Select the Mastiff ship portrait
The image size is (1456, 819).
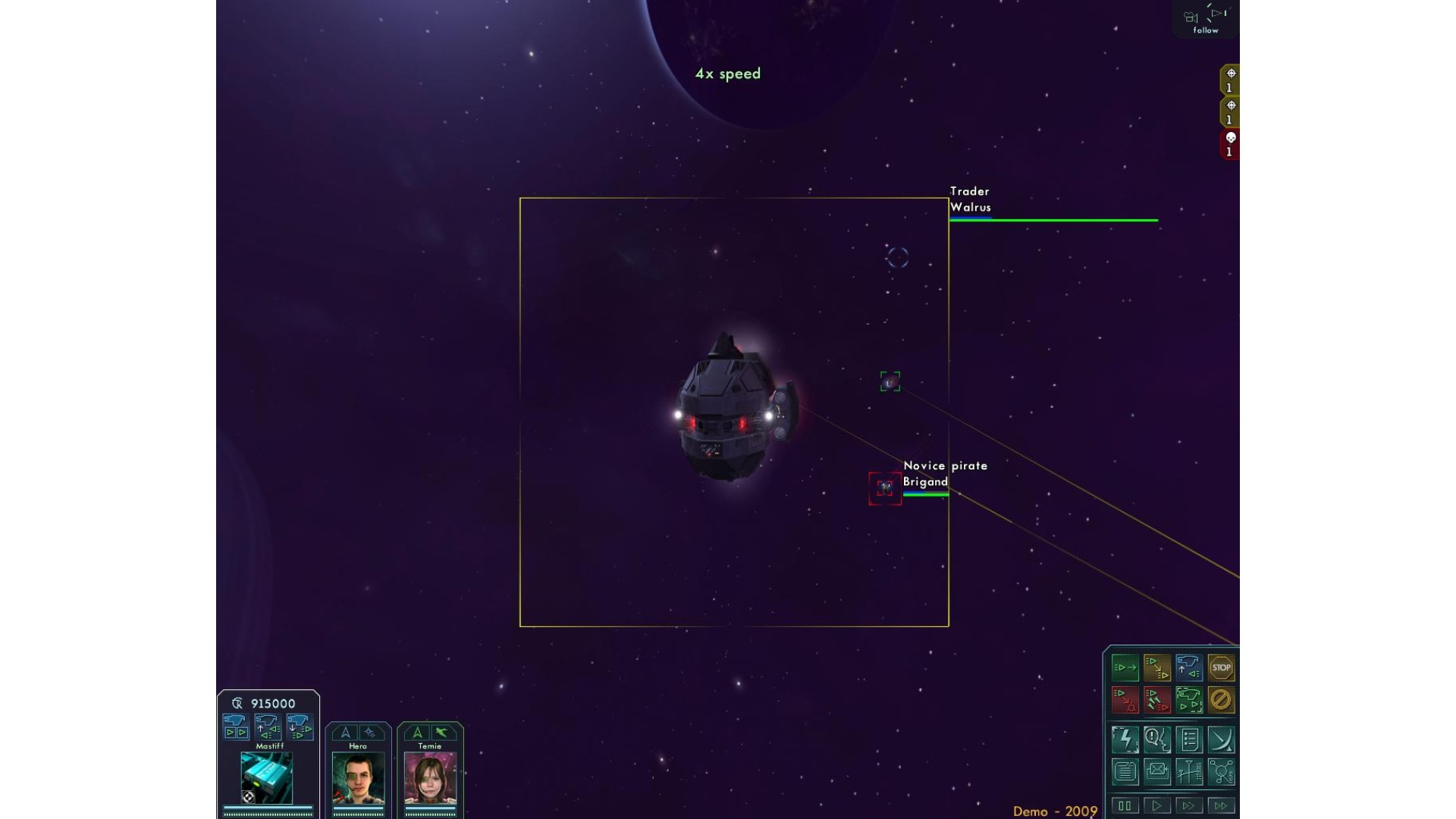tap(267, 777)
